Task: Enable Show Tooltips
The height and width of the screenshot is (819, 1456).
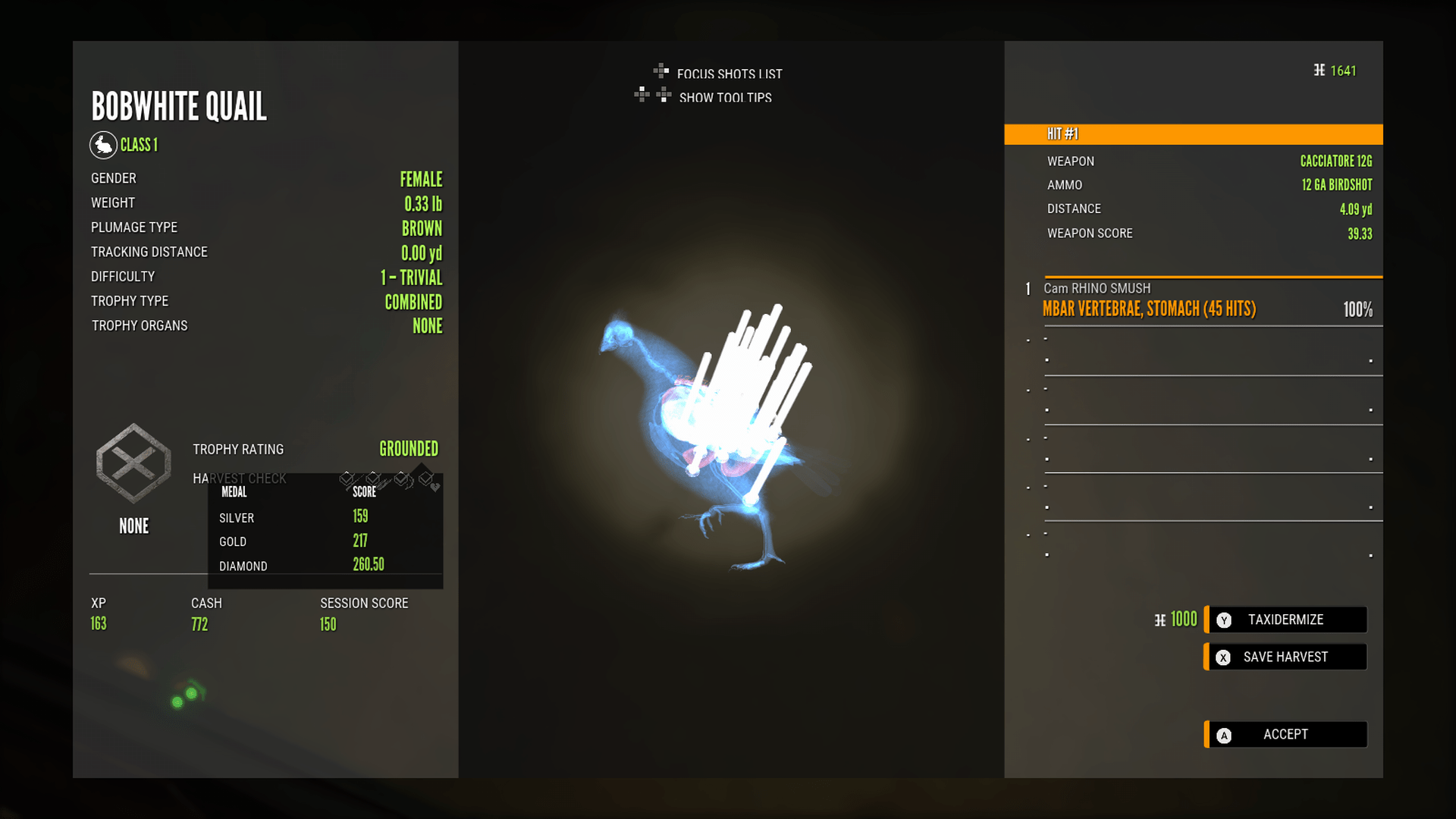Action: [724, 98]
